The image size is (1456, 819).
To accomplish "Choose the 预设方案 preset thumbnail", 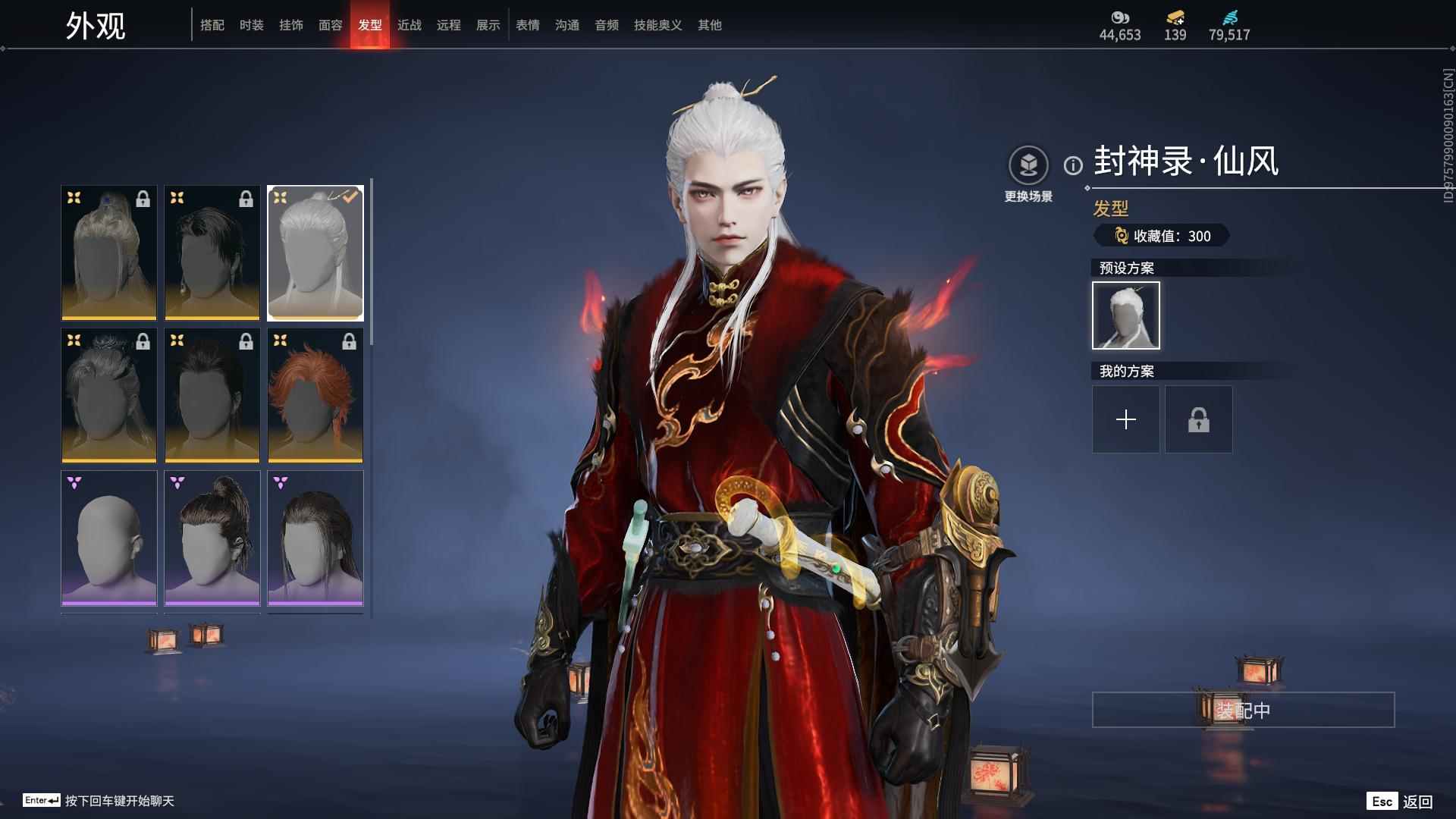I will click(1125, 315).
